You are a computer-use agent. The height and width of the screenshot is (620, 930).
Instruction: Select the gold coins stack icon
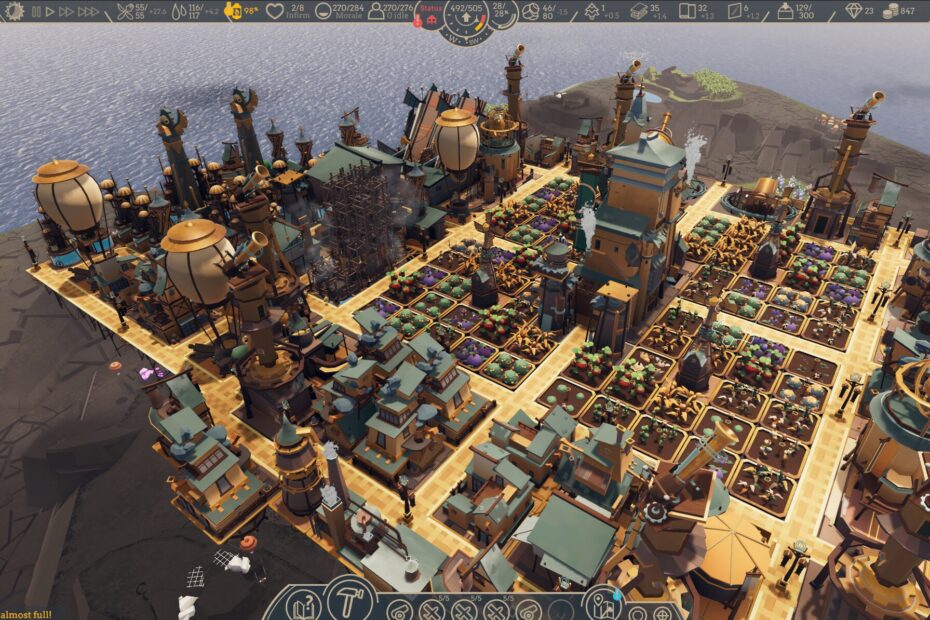click(892, 12)
